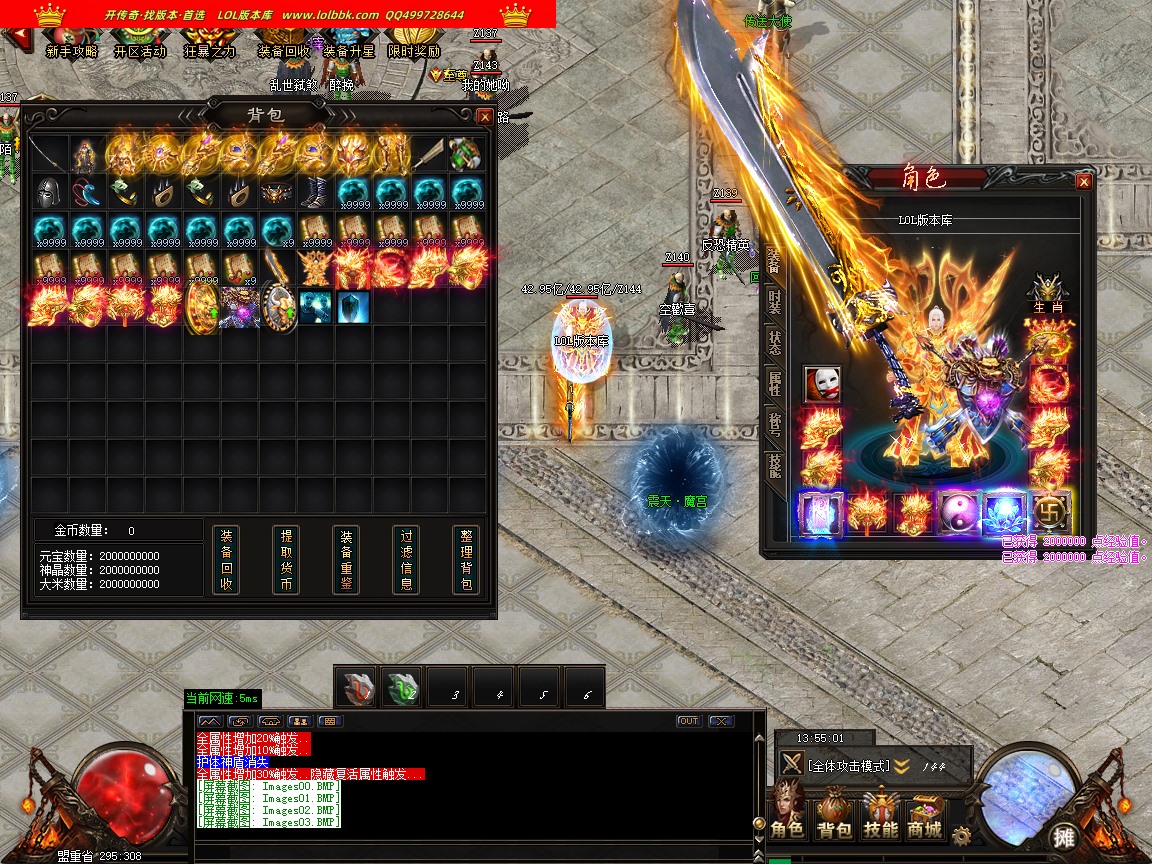
Task: Close the 背包 inventory window
Action: click(x=485, y=116)
